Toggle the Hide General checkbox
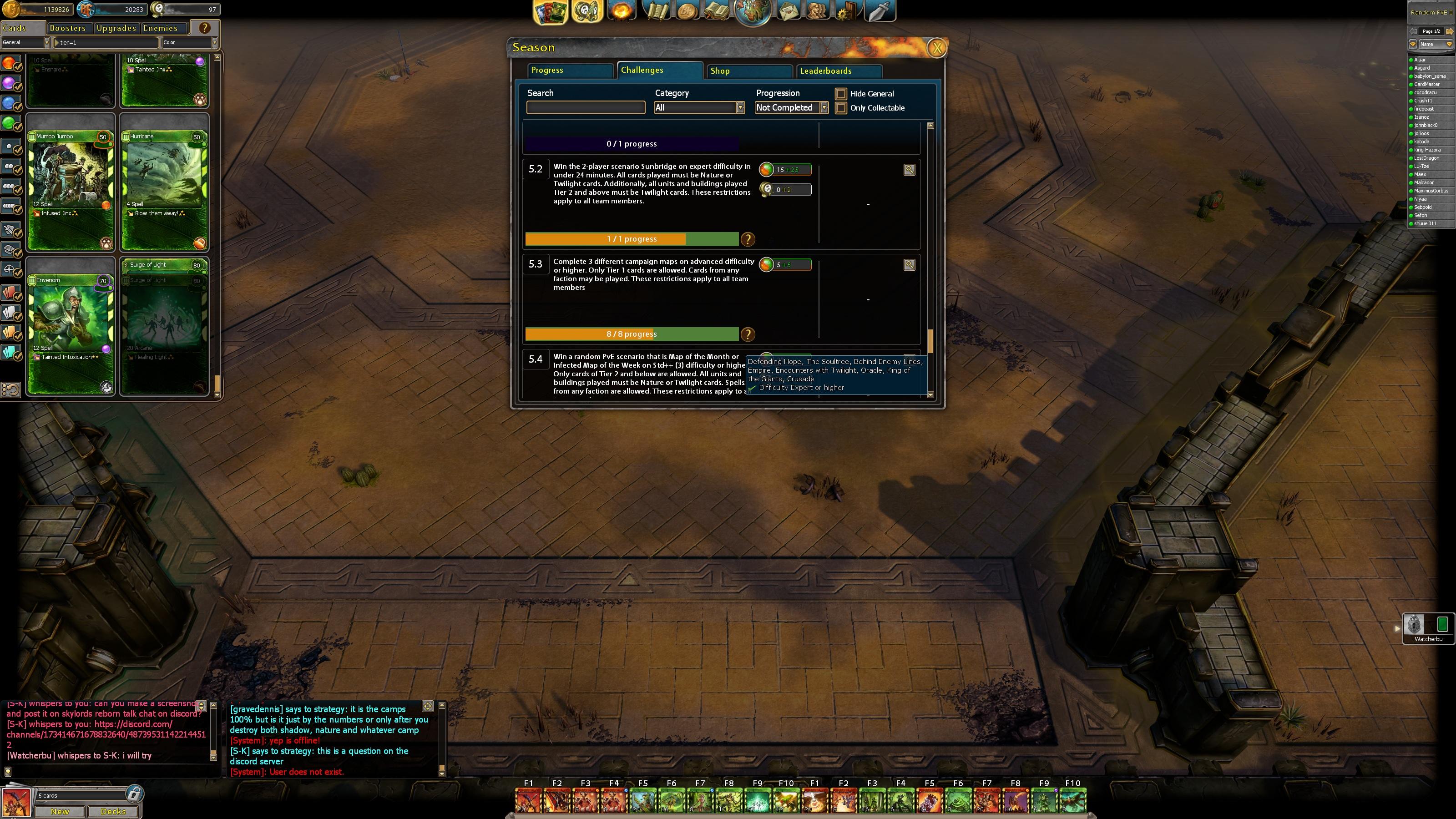Screen dimensions: 1456x819 [841, 94]
